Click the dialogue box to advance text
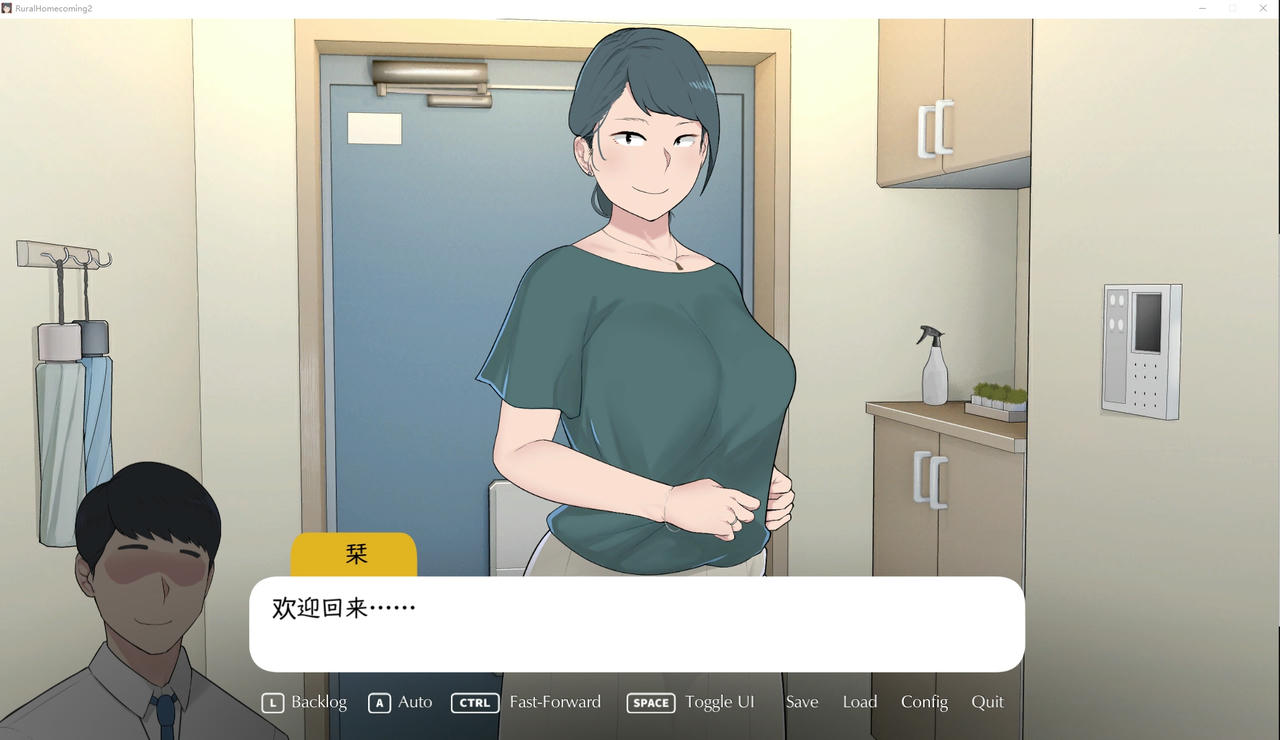The height and width of the screenshot is (740, 1280). click(636, 622)
